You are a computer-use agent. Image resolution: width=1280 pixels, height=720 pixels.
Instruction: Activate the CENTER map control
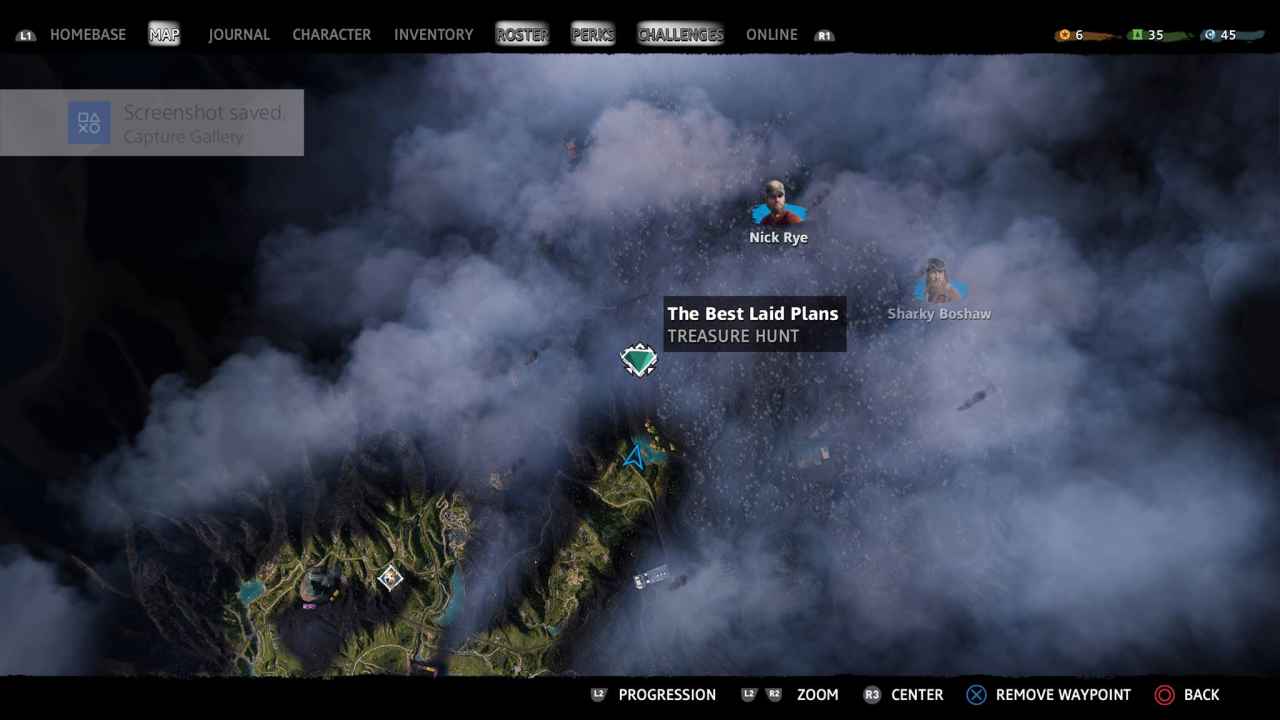point(916,694)
